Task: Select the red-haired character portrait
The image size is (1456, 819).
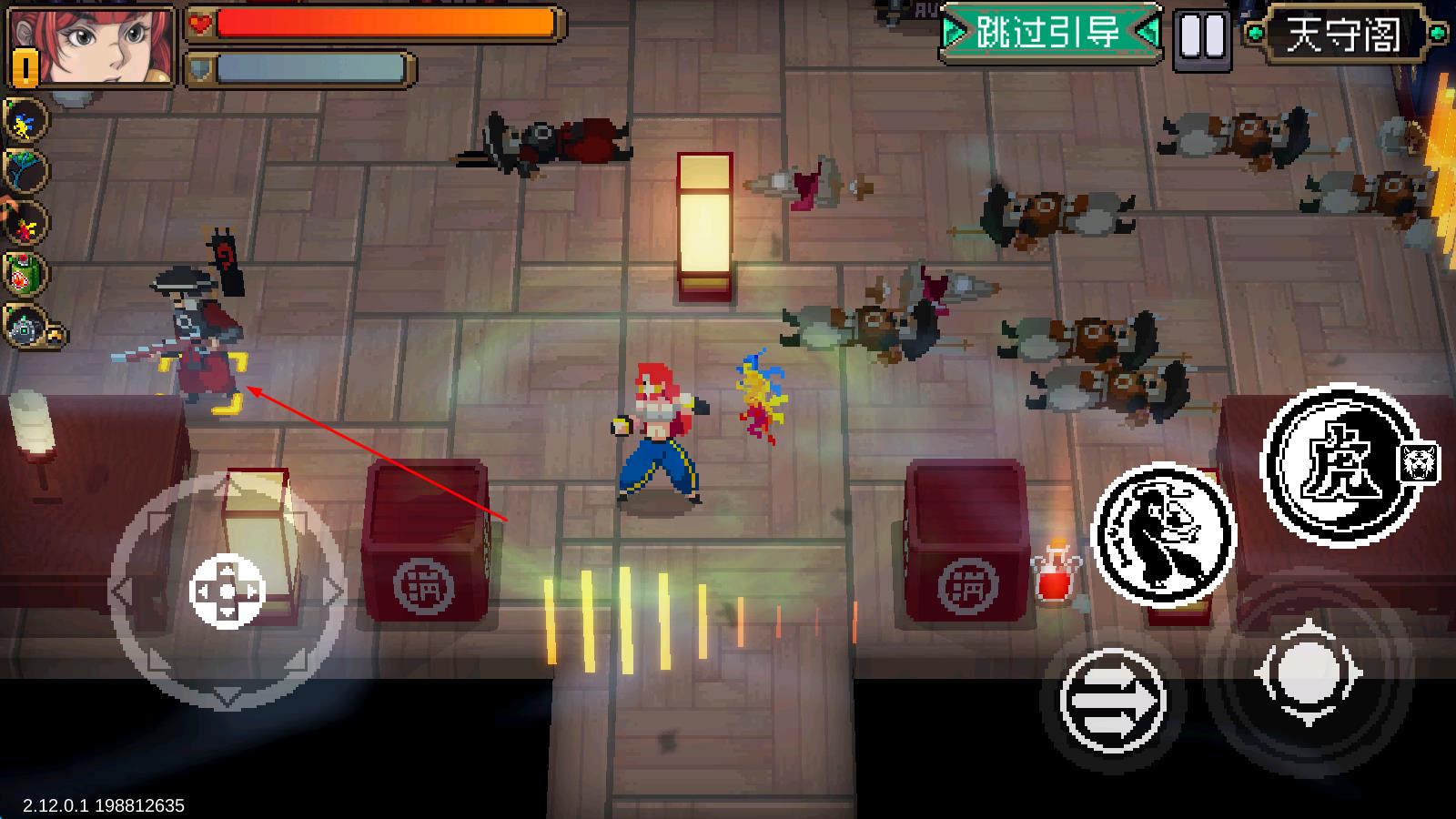Action: (91, 45)
